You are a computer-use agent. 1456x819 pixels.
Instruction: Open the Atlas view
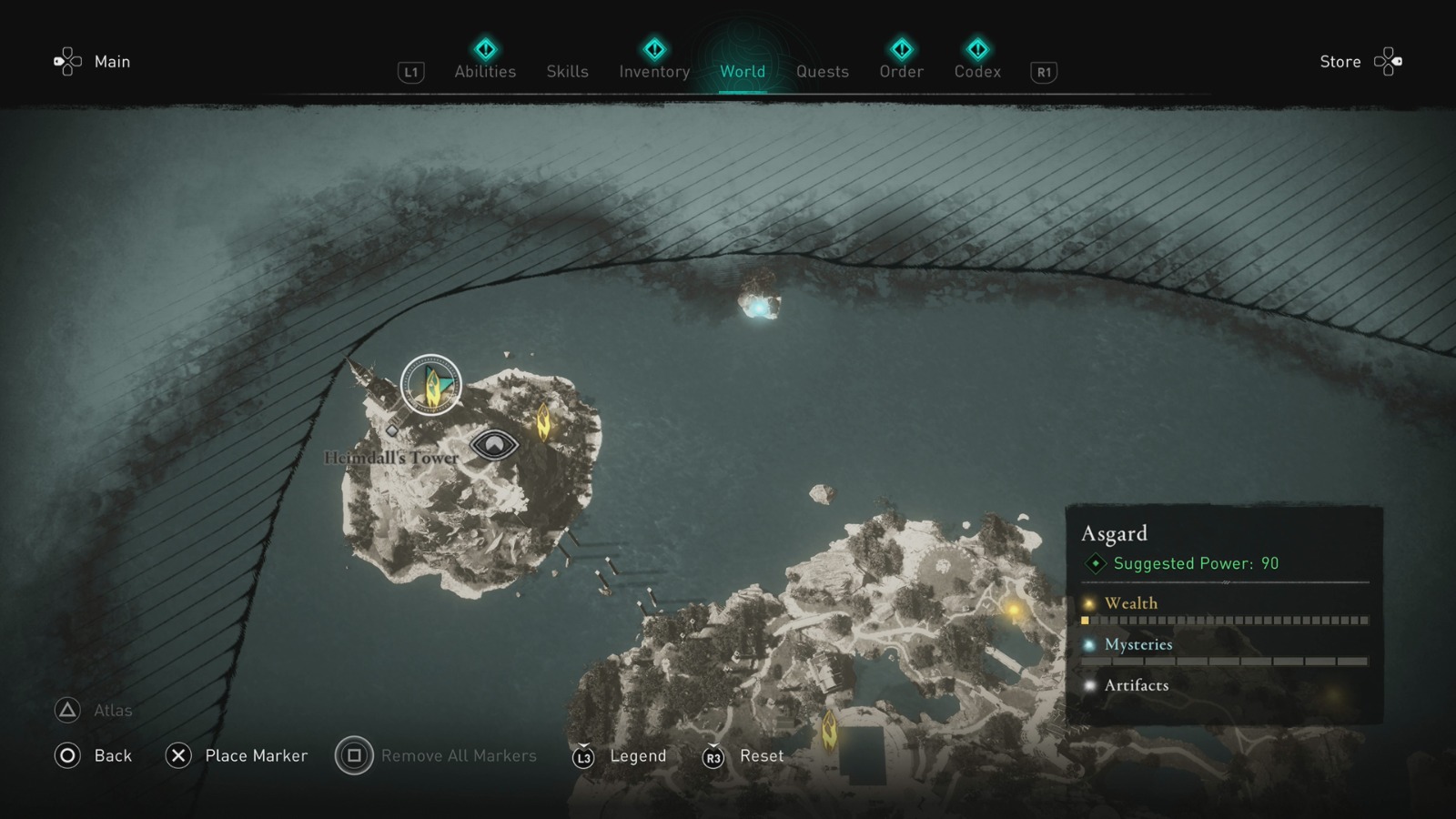coord(66,710)
